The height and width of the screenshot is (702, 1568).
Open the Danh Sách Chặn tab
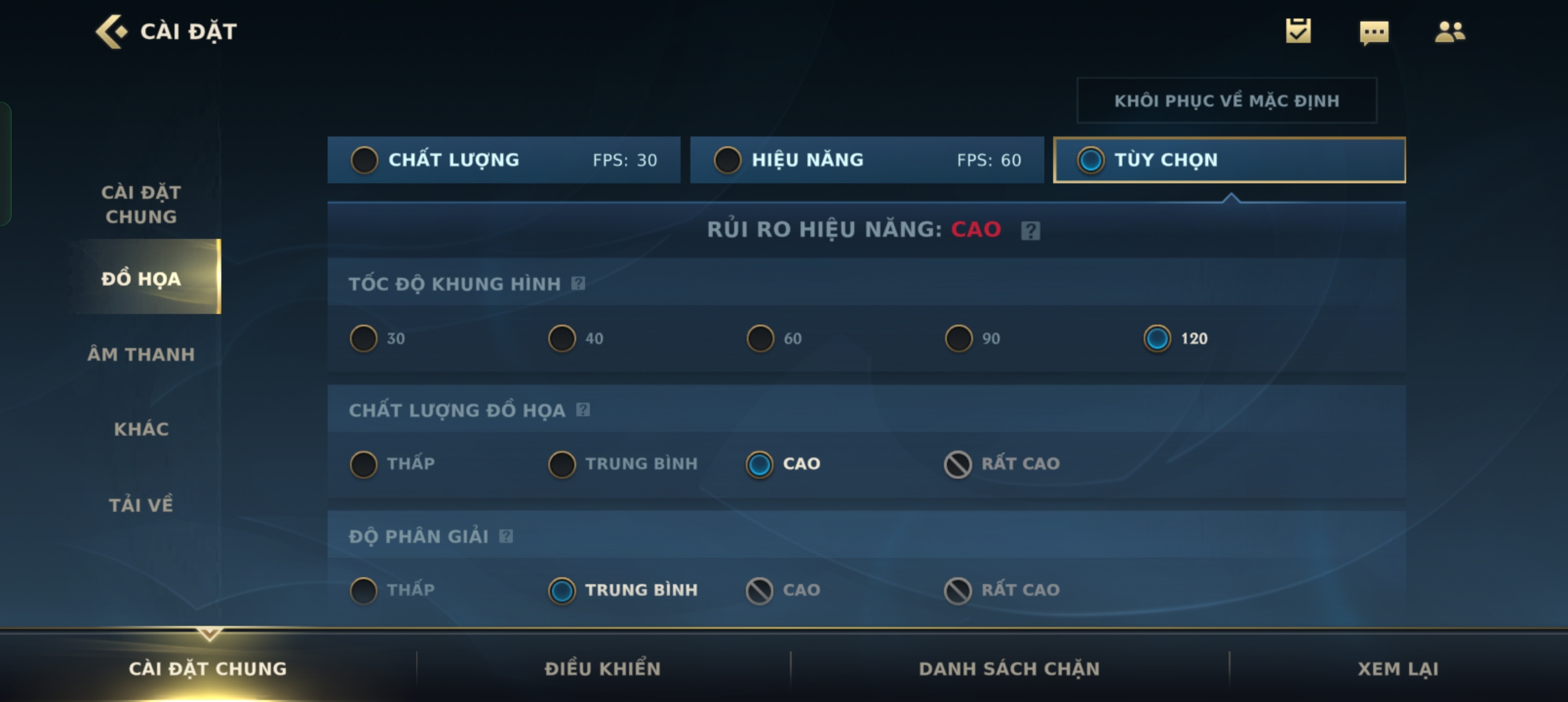pos(1009,669)
